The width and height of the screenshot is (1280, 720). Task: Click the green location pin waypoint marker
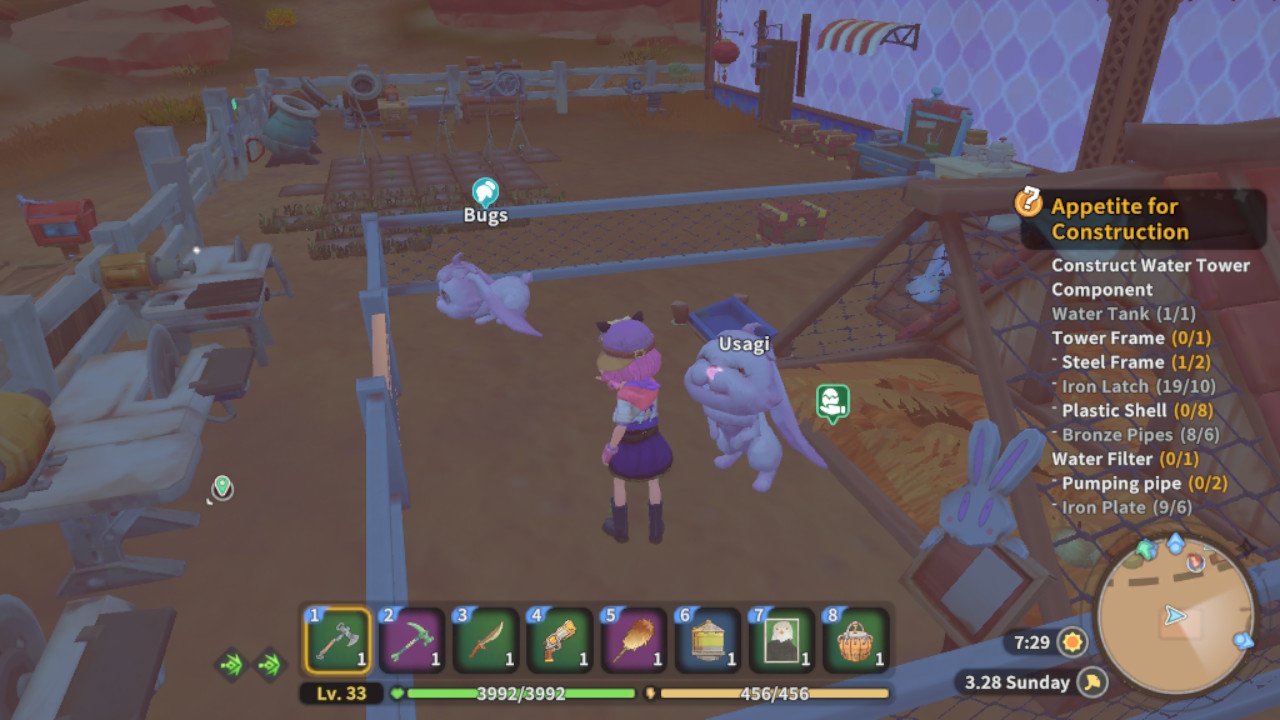(x=222, y=487)
